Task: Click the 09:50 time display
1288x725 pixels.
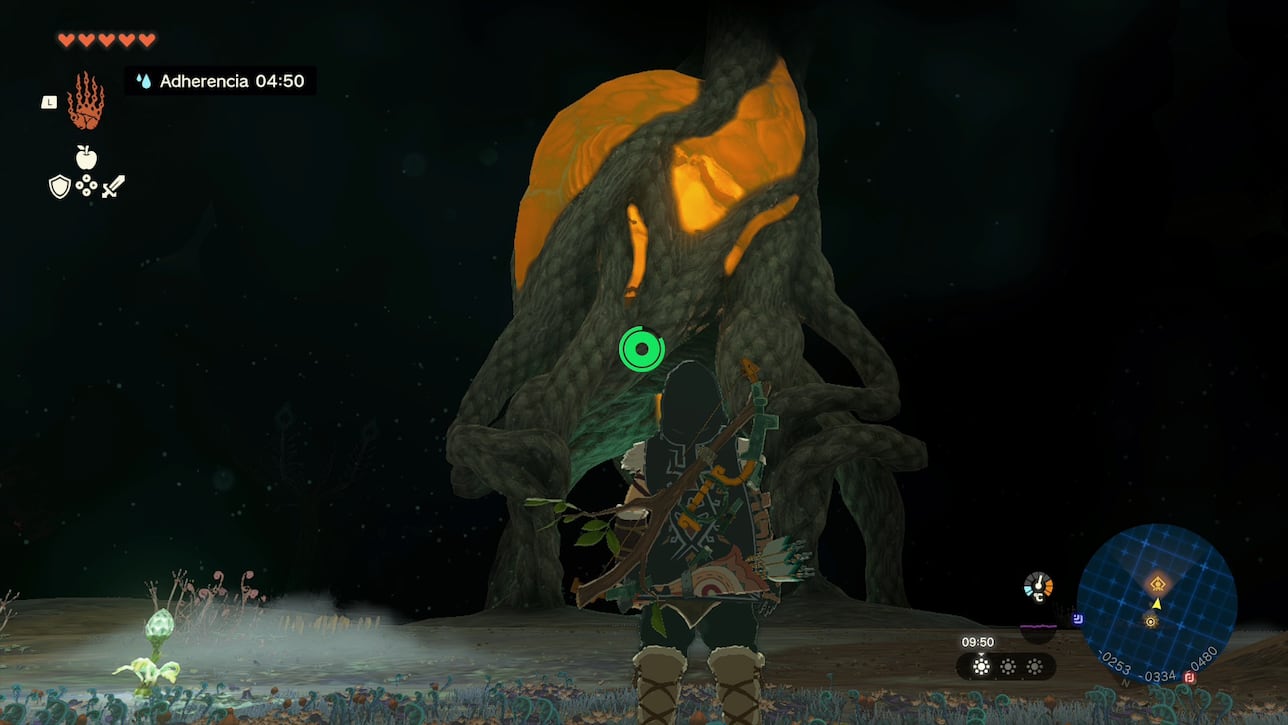Action: pyautogui.click(x=978, y=641)
